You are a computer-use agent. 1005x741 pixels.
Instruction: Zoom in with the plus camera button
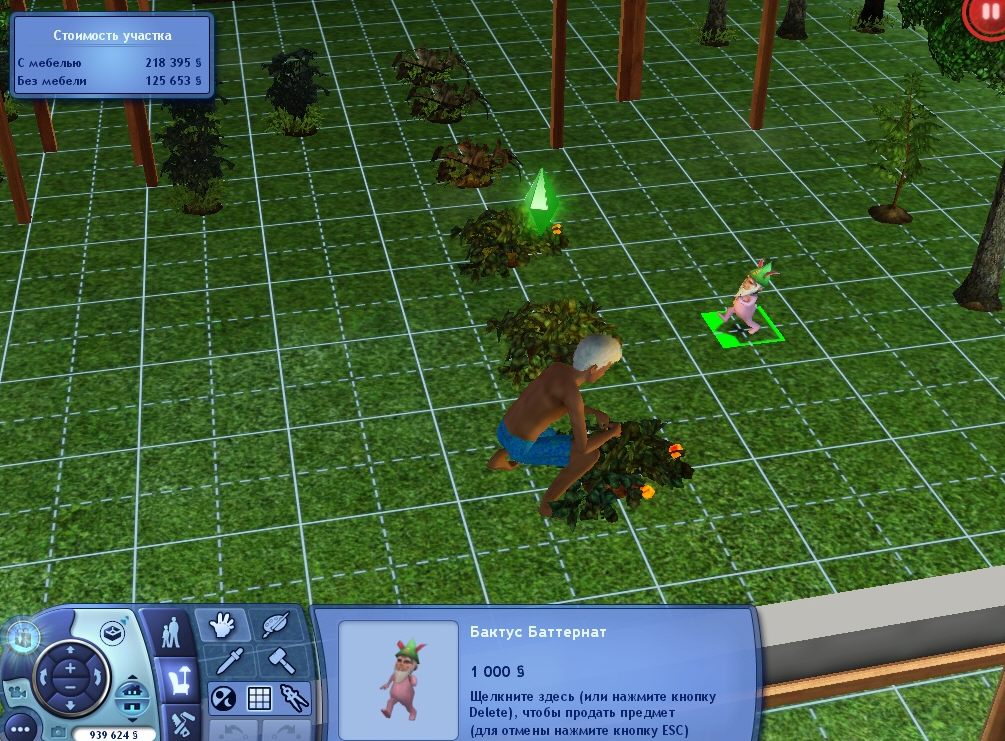[70, 667]
